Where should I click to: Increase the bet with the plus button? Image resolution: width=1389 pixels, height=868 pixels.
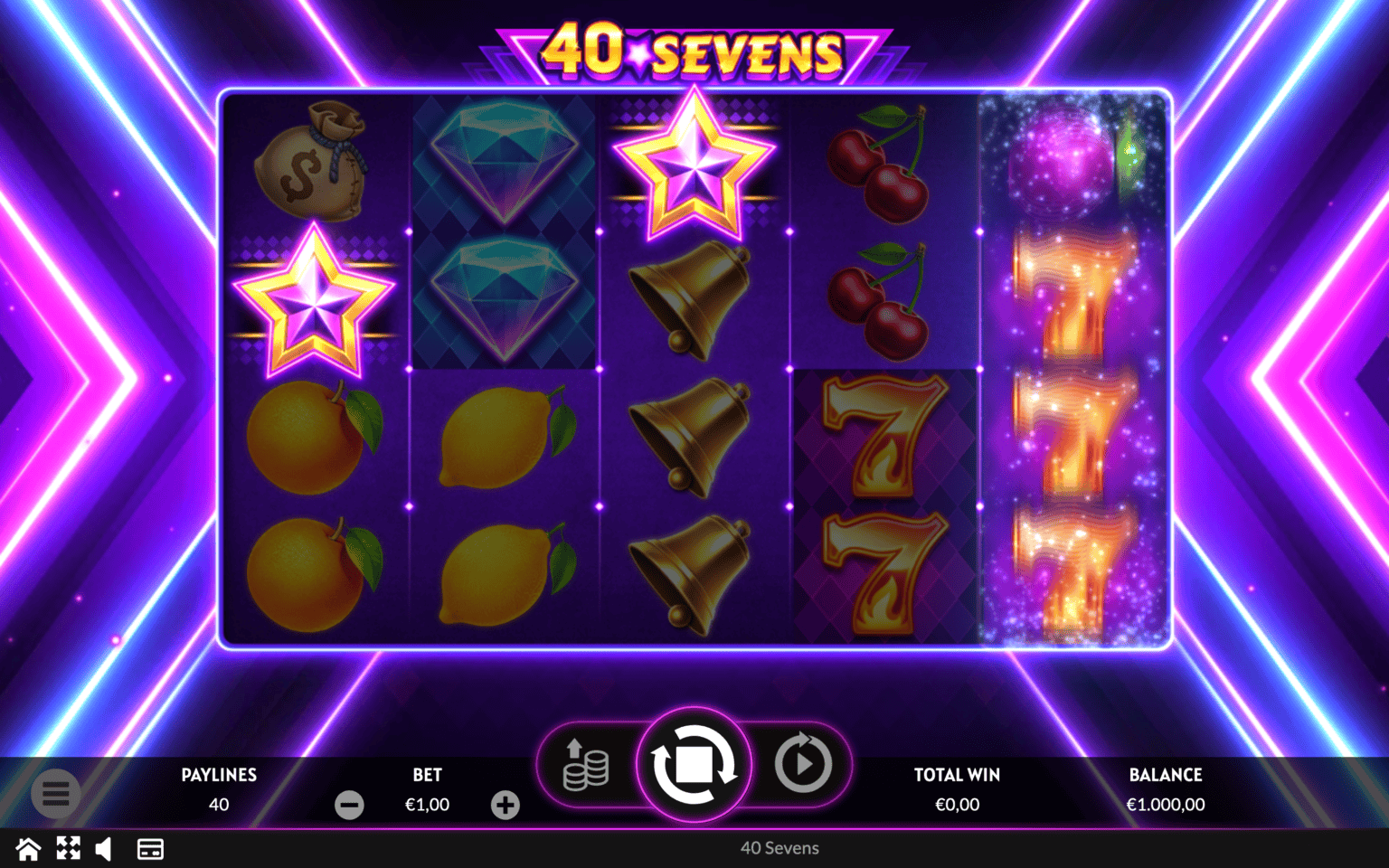click(506, 805)
